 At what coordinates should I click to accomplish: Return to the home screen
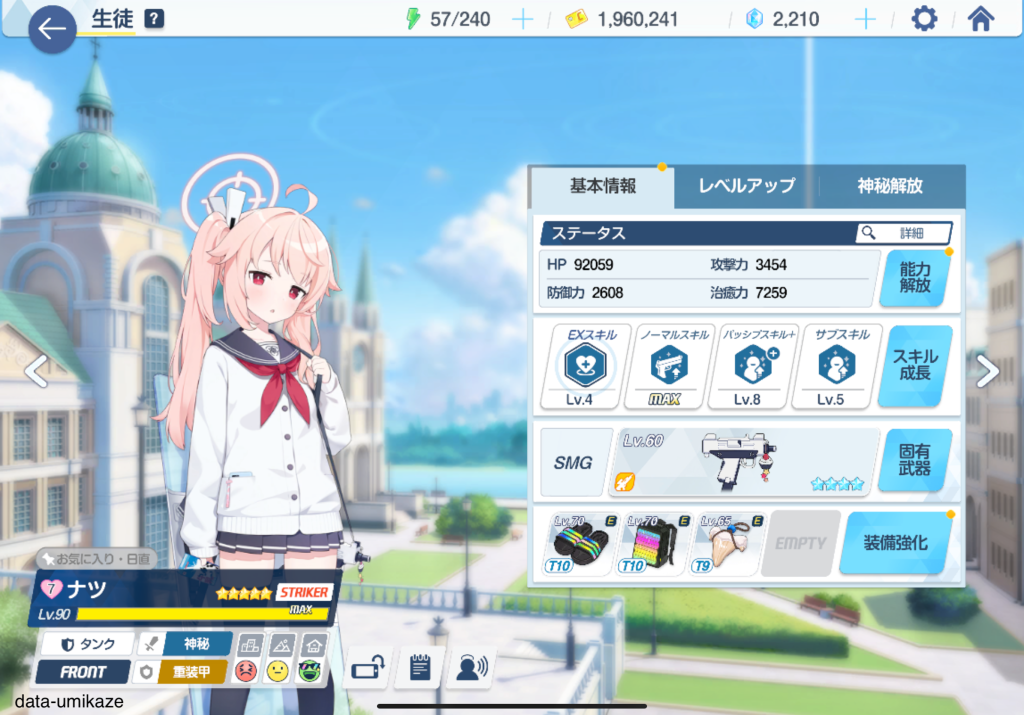pos(980,19)
